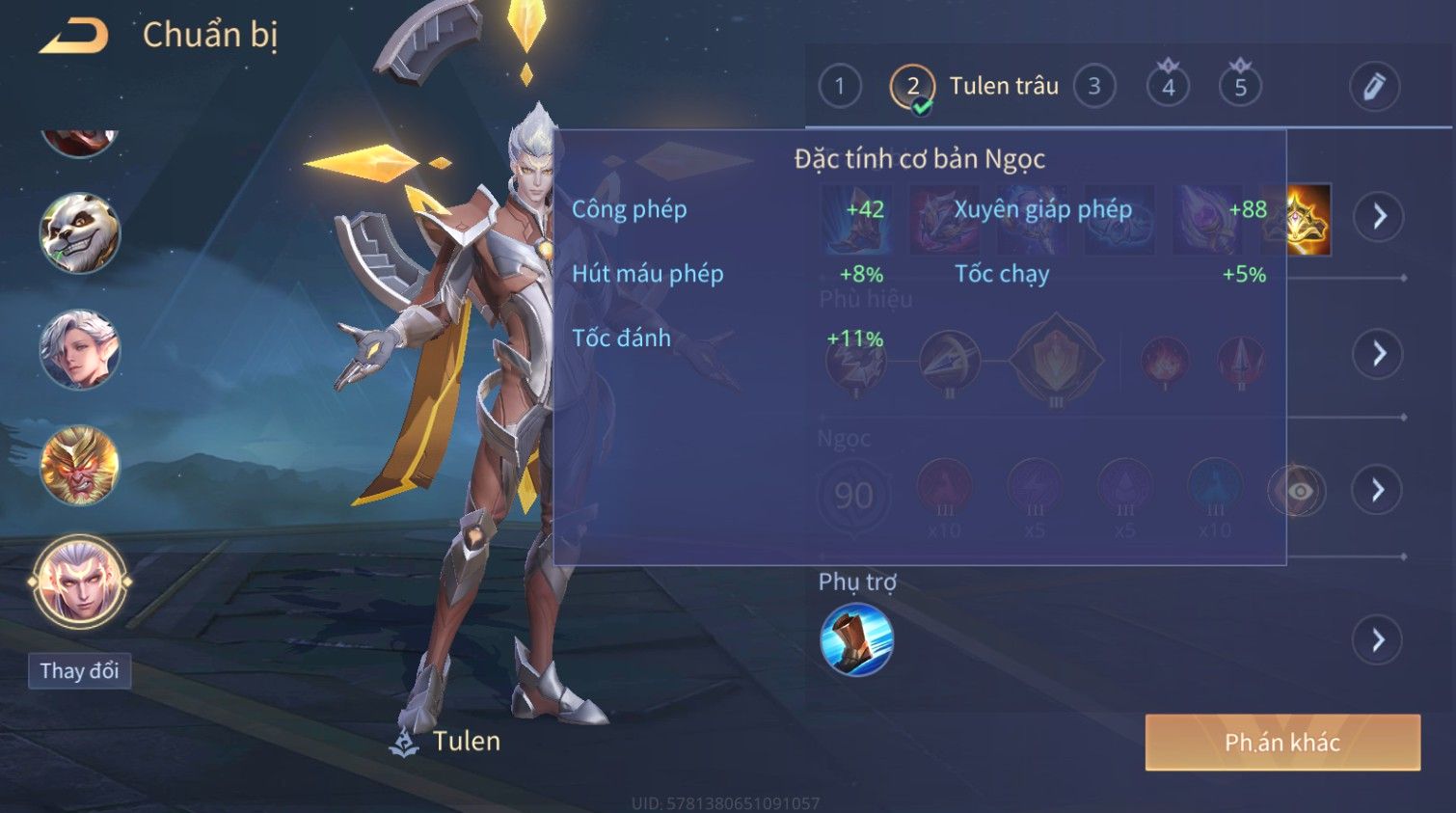
Task: Select the highlighted Tulen hero portrait
Action: pos(80,583)
